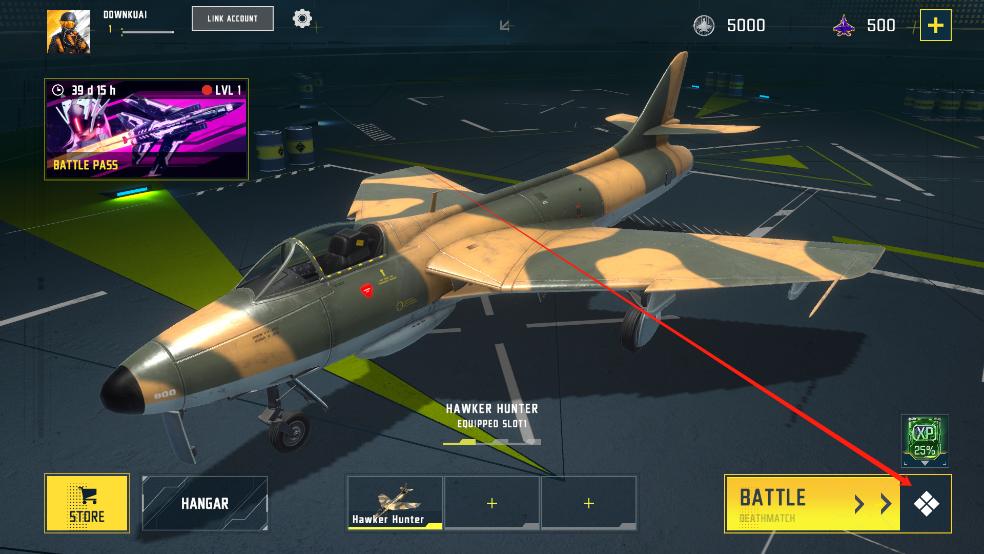Open the Battle Pass banner
Screen dimensions: 984x554
pos(146,130)
